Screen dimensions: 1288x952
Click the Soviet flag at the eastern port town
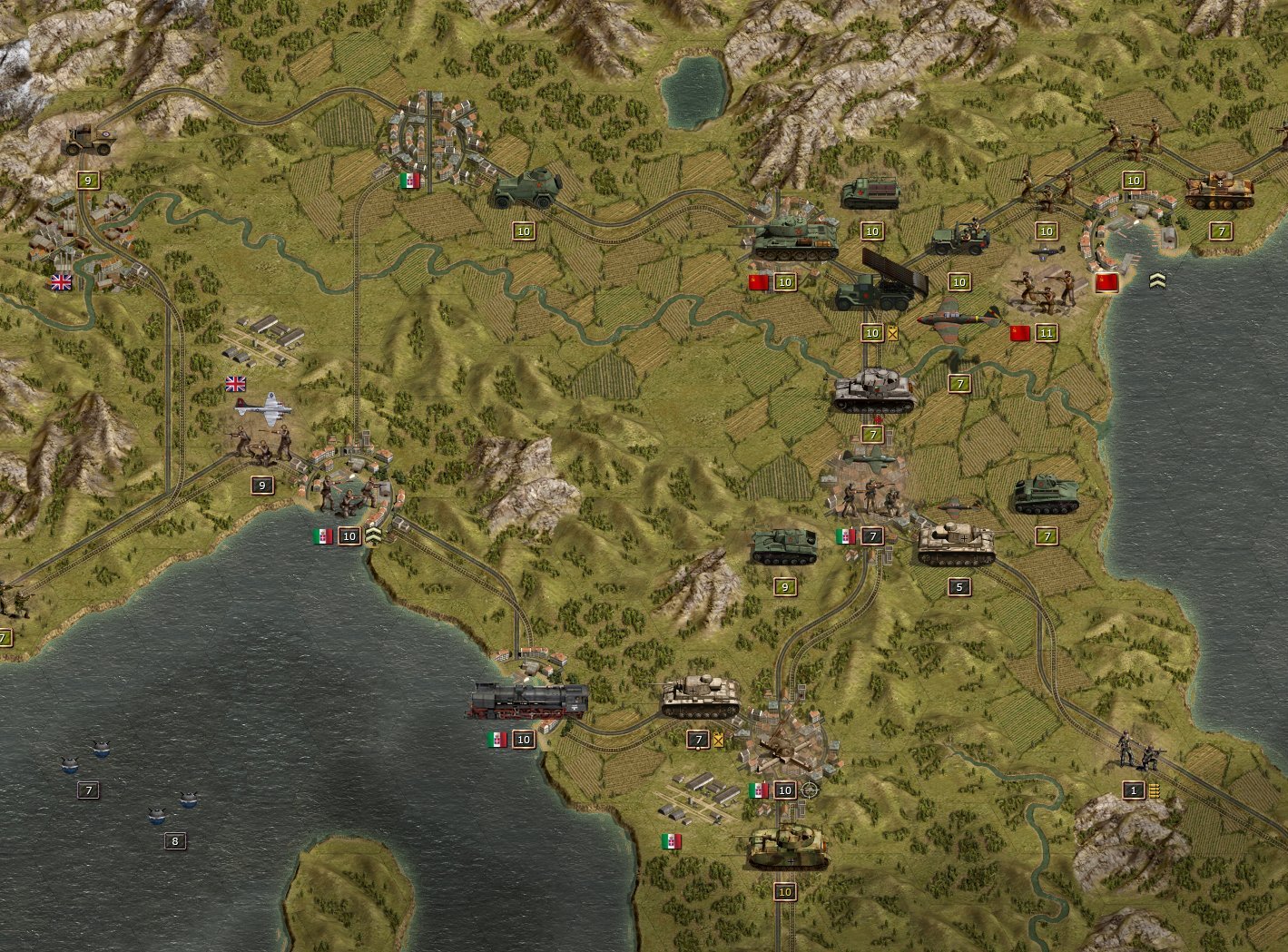coord(1108,281)
